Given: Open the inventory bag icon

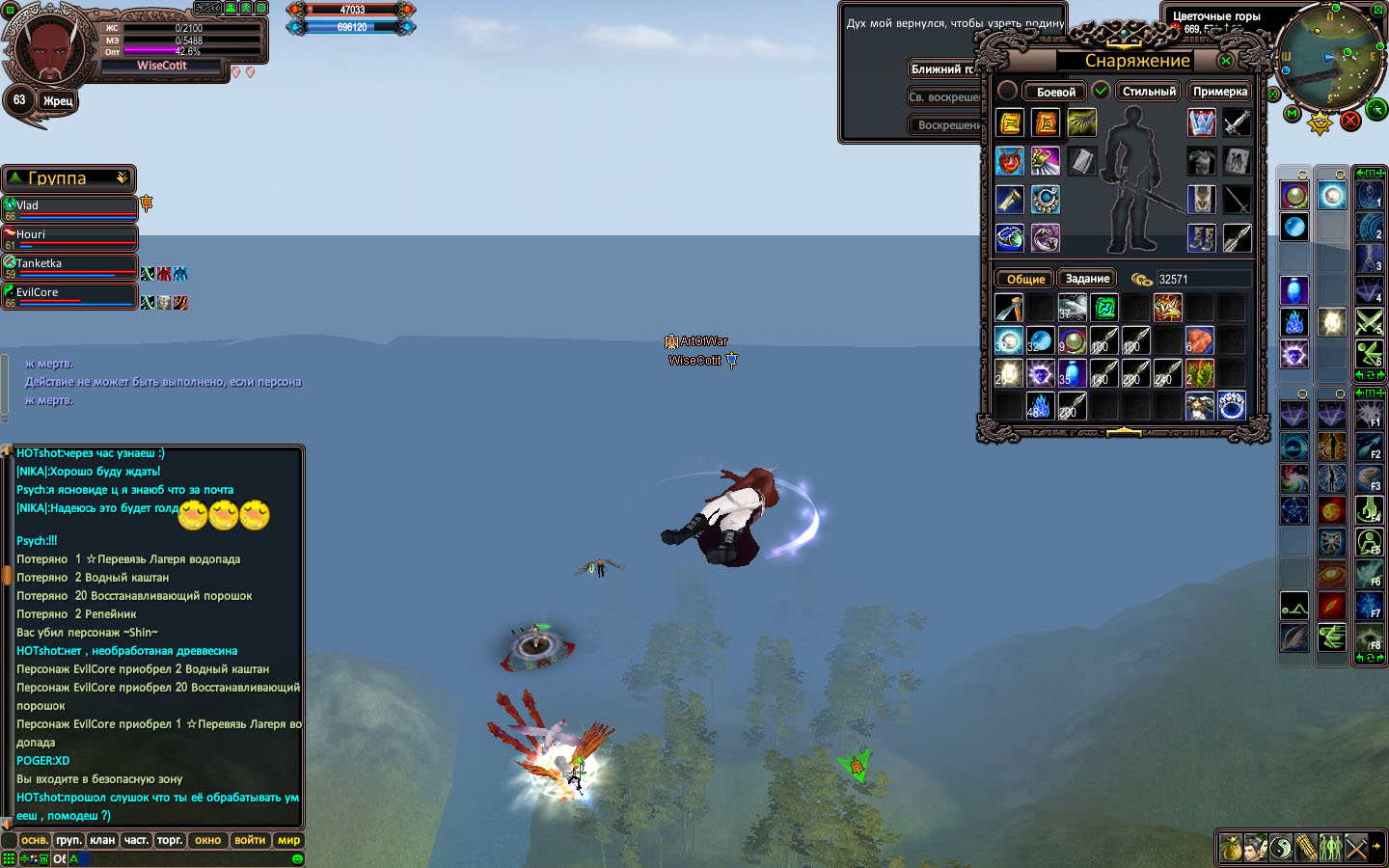Looking at the screenshot, I should (x=1231, y=848).
